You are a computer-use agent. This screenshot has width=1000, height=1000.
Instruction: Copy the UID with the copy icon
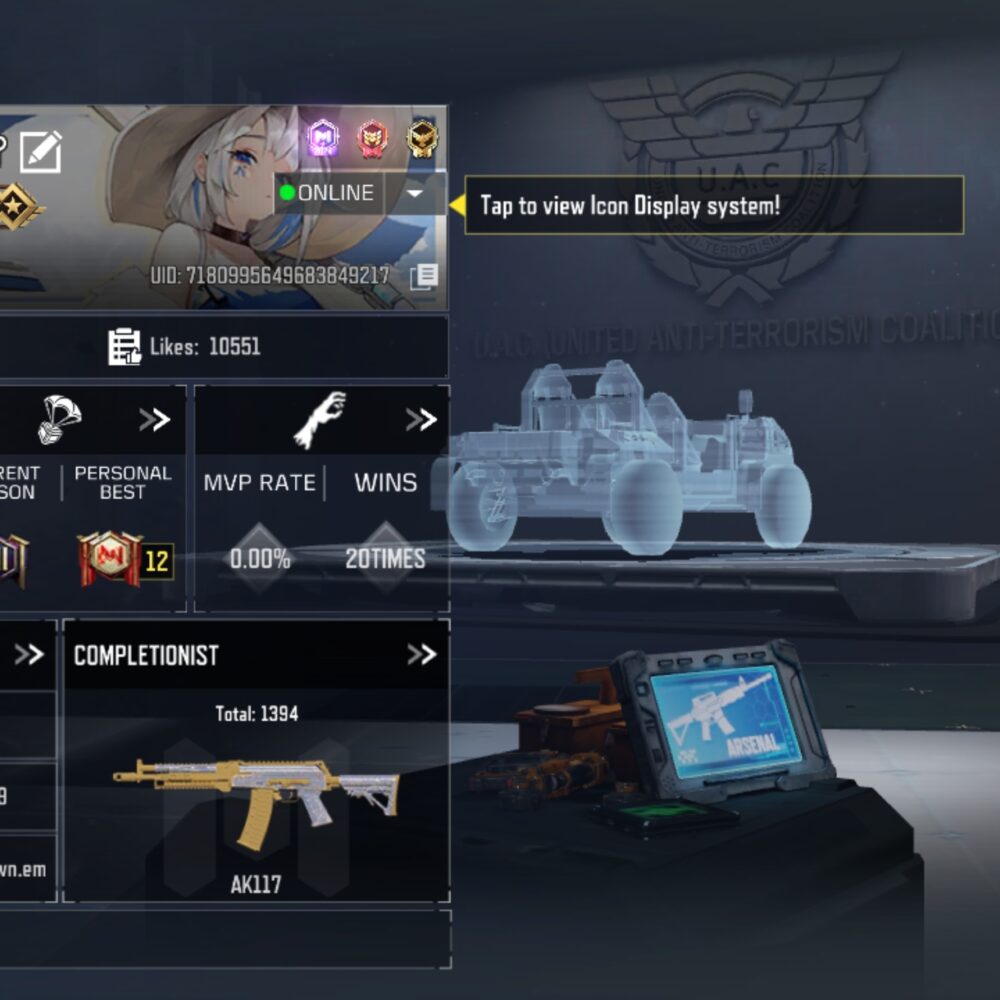click(423, 277)
